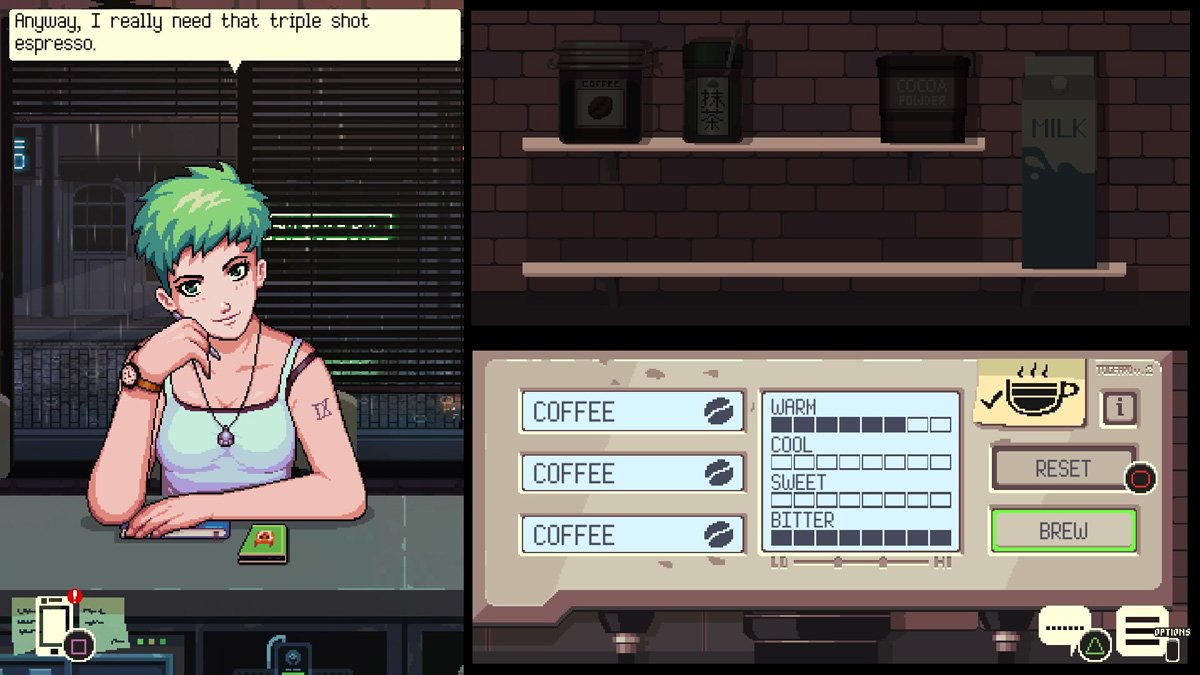Brew the triple shot espresso
1200x675 pixels.
click(1063, 531)
